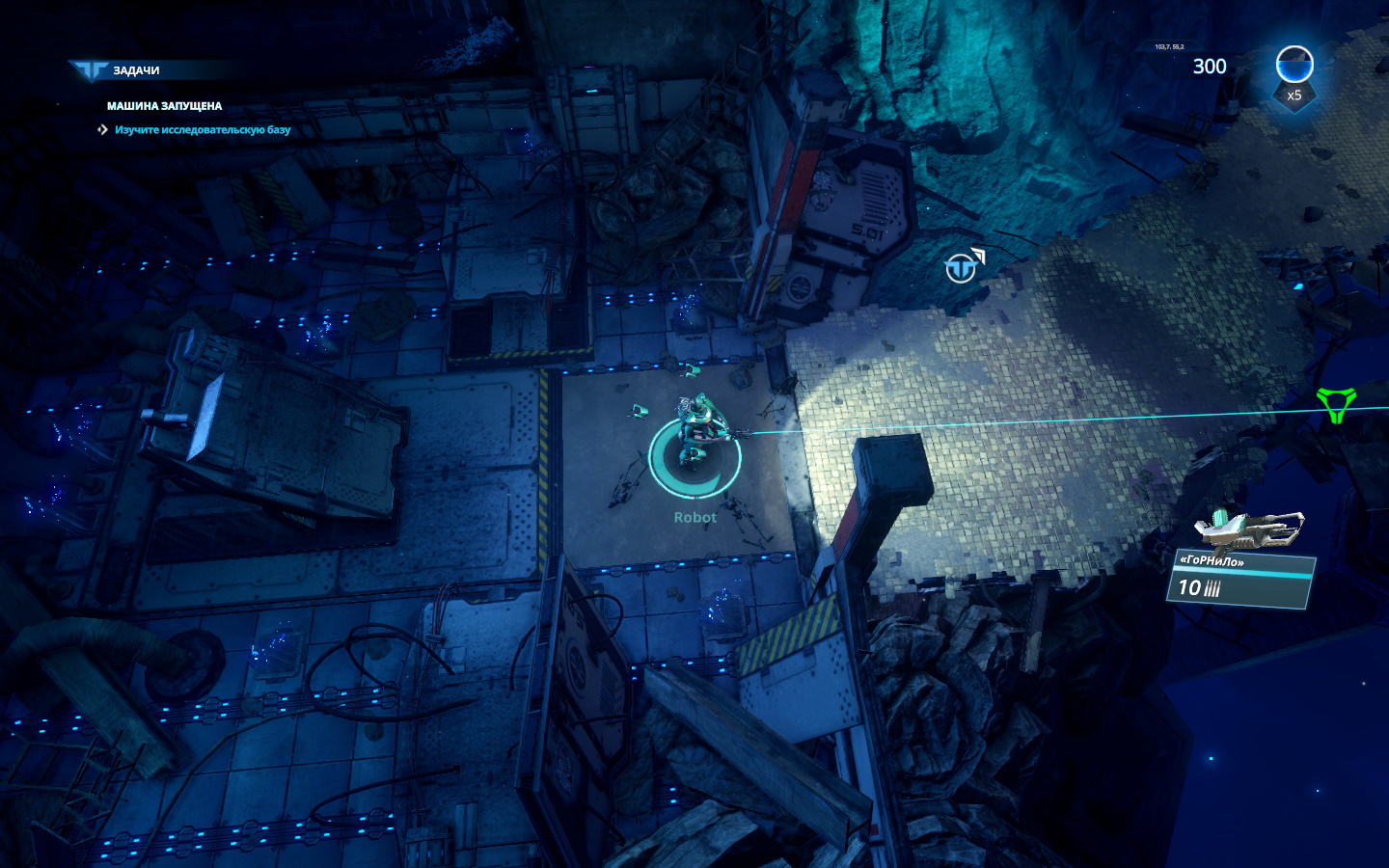1389x868 pixels.
Task: Click the green offscreen target indicator
Action: click(1336, 405)
